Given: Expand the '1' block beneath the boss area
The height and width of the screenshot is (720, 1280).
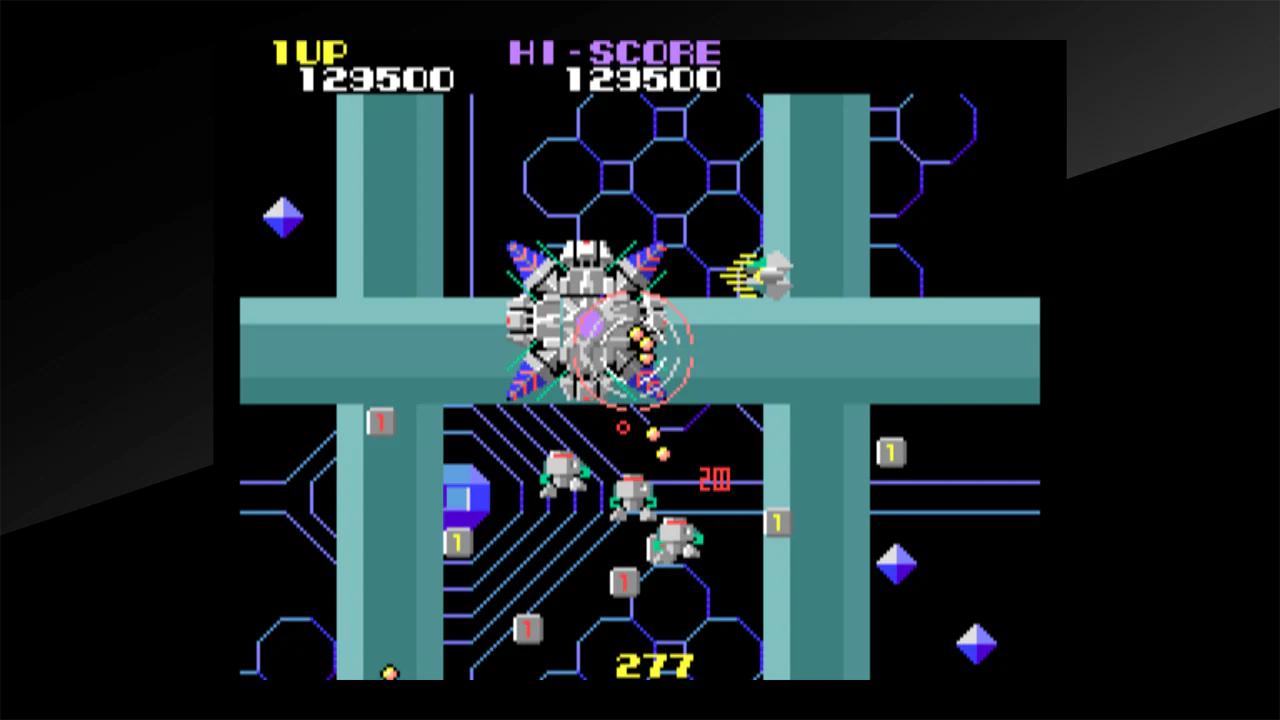Looking at the screenshot, I should (x=380, y=422).
